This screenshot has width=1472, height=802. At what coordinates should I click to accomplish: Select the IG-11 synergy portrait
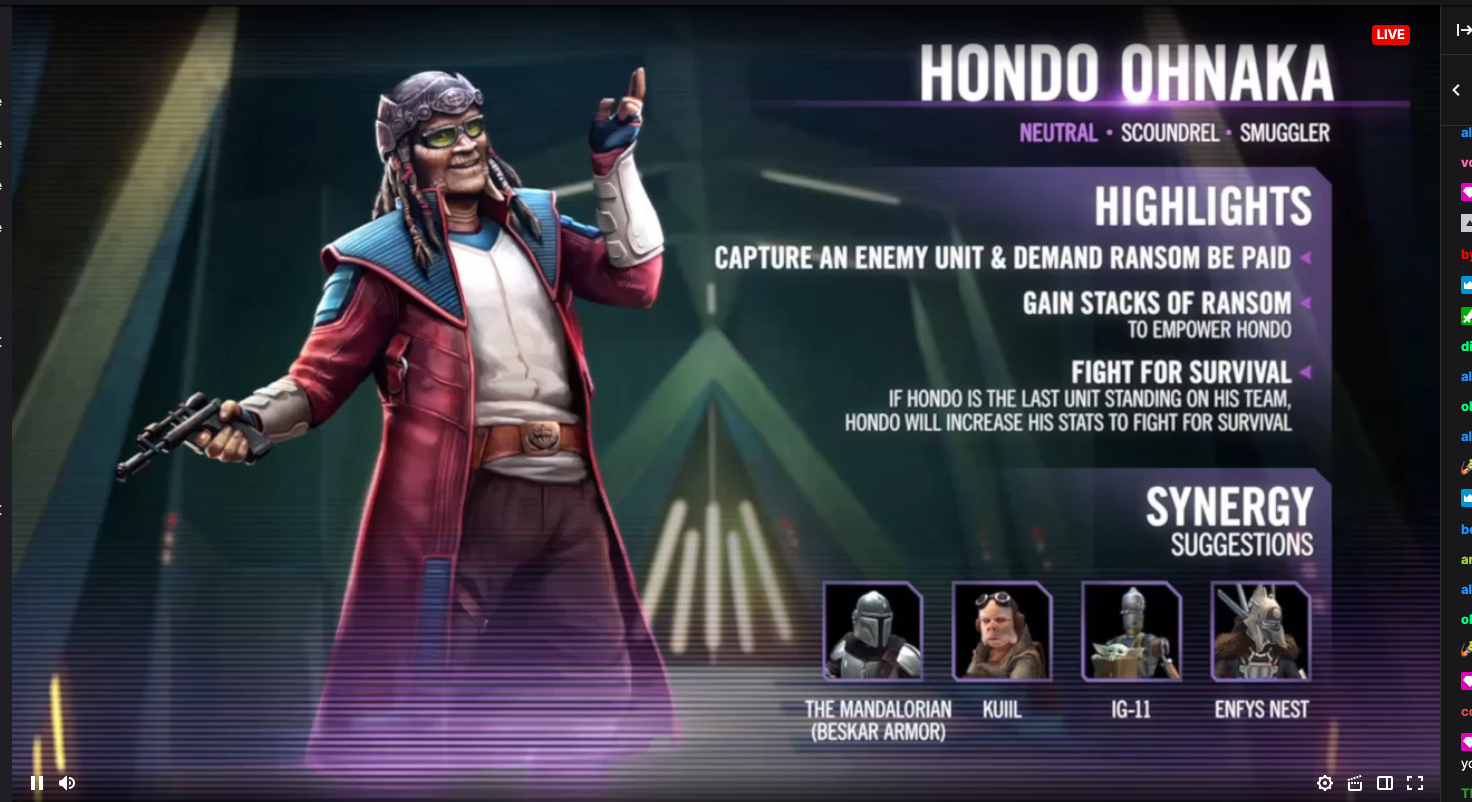tap(1131, 630)
